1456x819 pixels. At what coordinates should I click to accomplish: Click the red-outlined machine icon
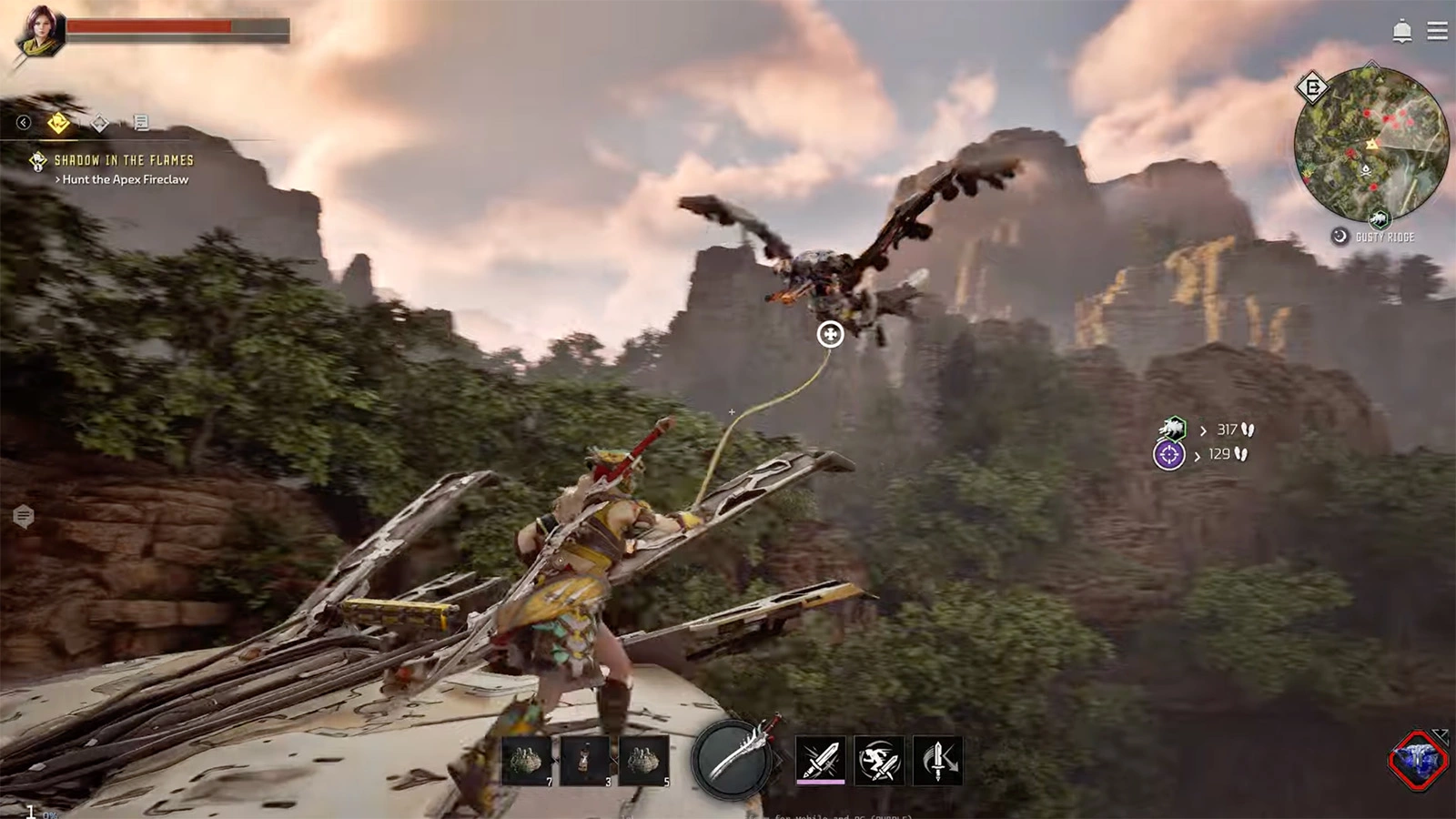[x=1418, y=760]
